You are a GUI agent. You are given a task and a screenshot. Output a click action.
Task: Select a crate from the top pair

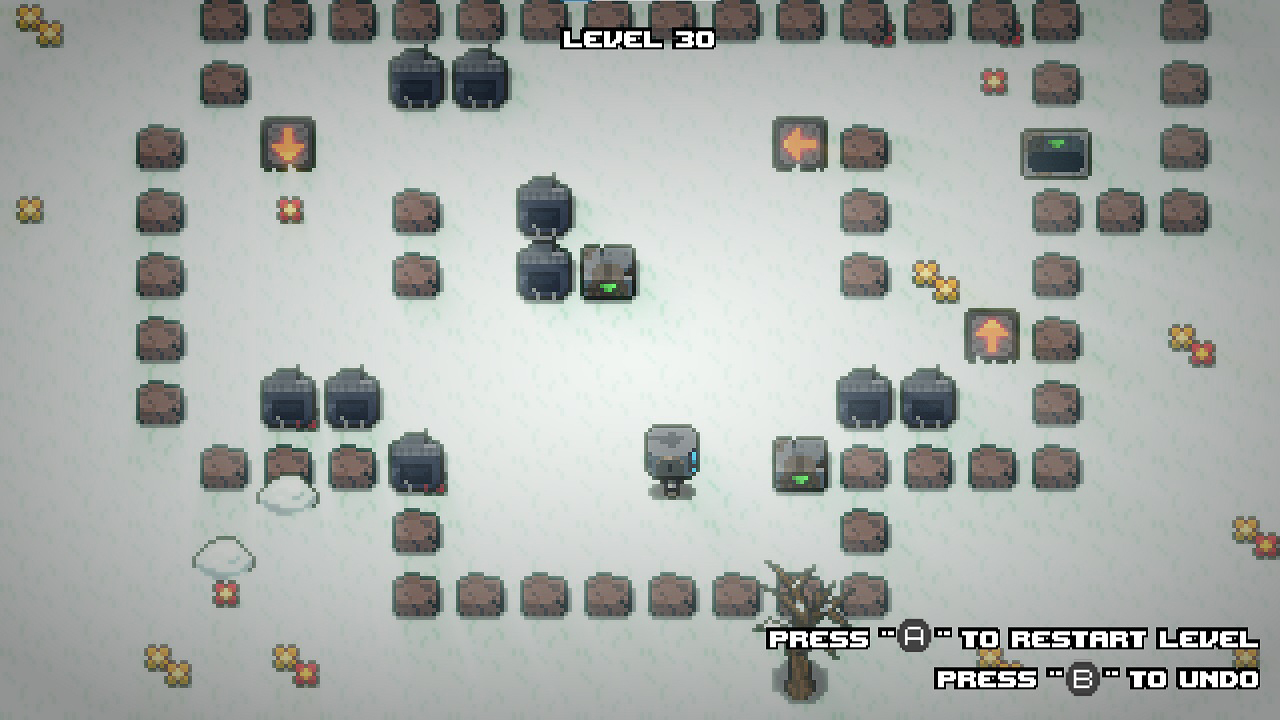click(x=415, y=80)
